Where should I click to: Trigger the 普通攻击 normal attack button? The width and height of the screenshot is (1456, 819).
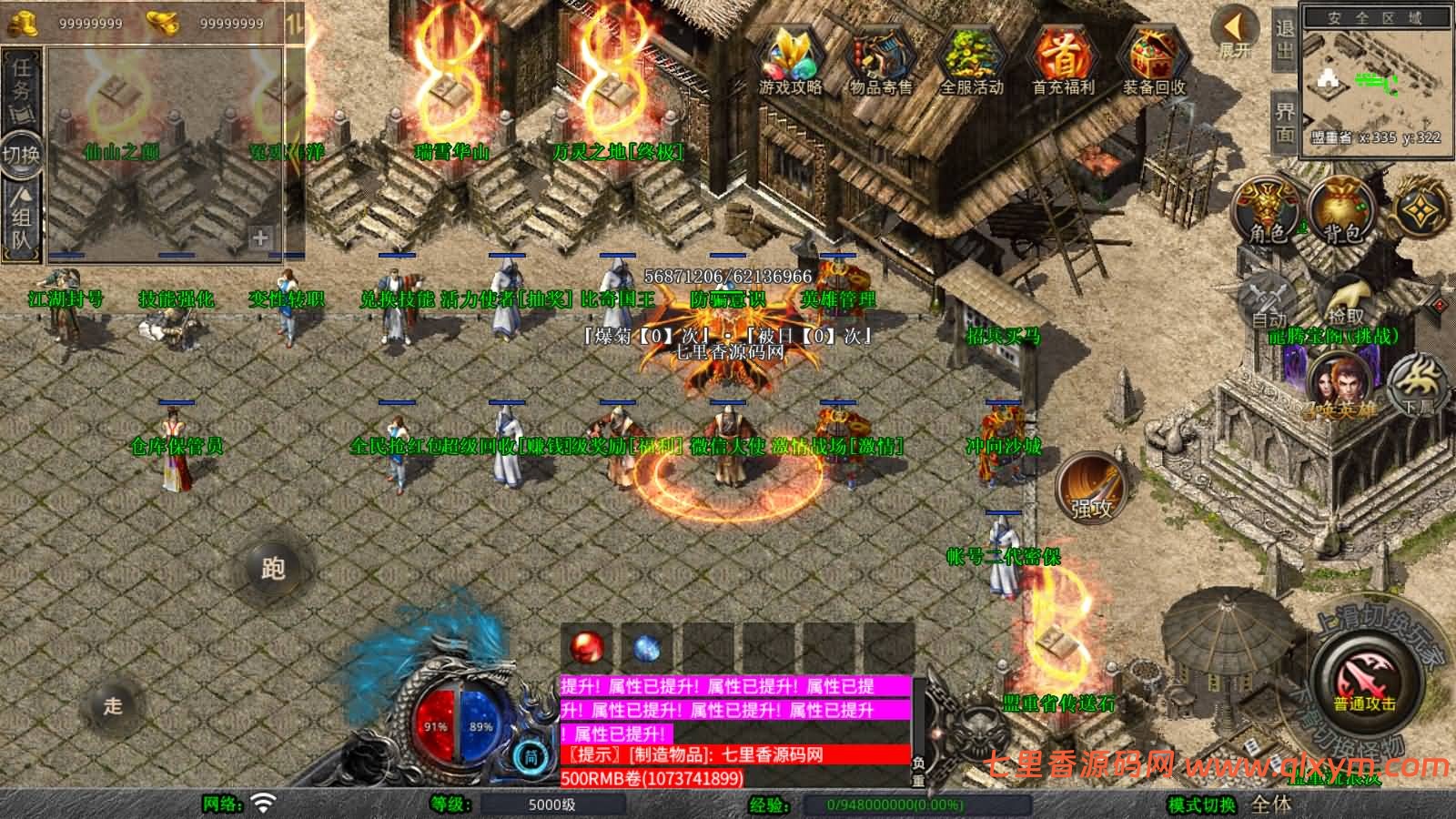pyautogui.click(x=1365, y=684)
